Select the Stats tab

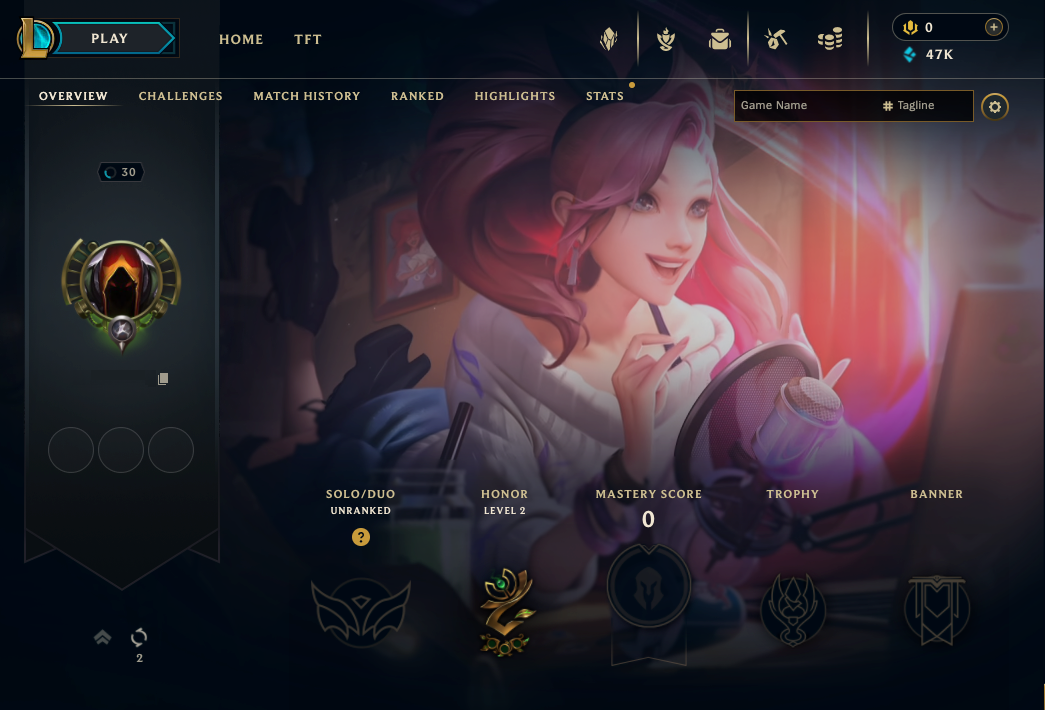click(605, 96)
